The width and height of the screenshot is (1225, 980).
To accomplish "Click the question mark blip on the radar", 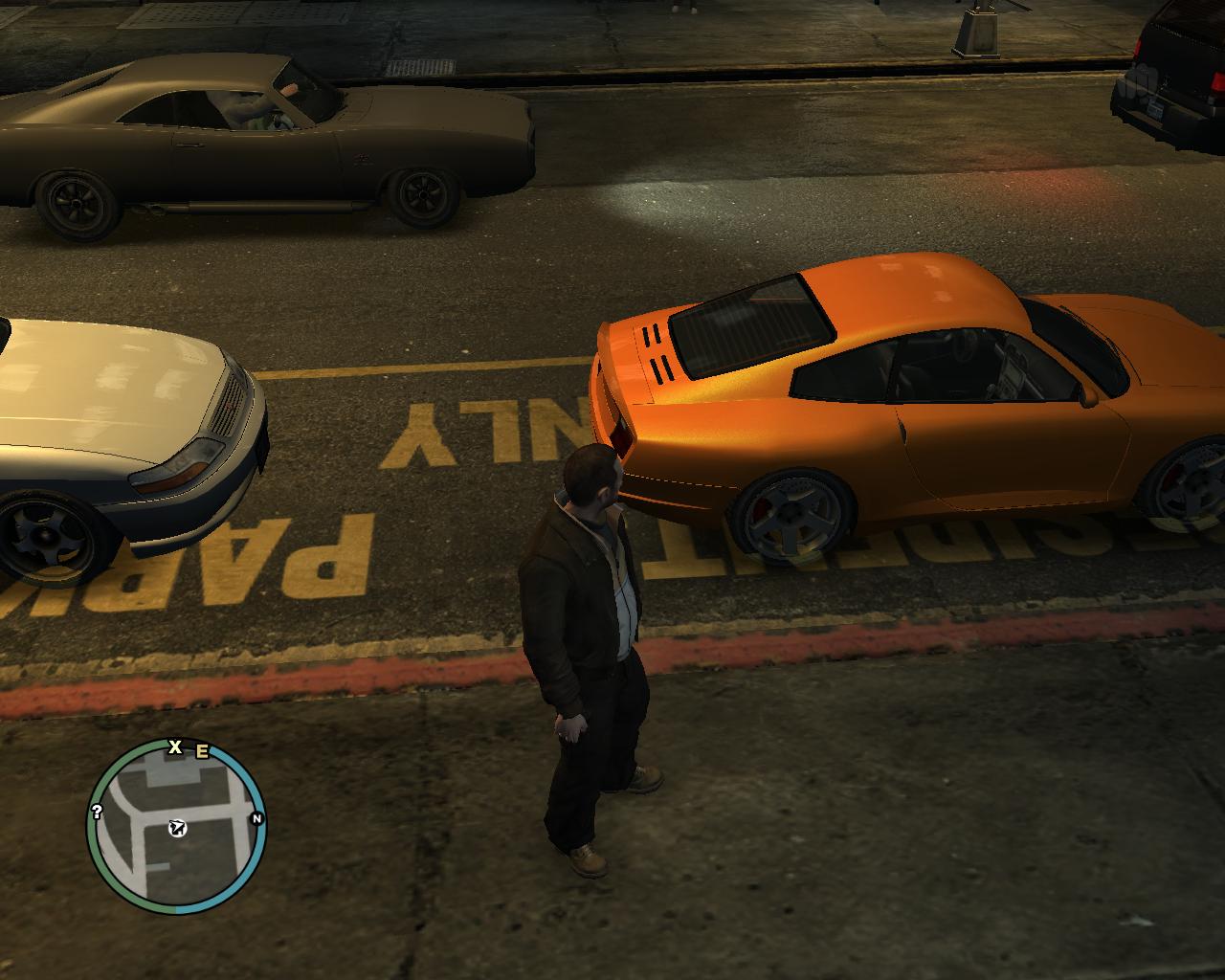I will pos(97,812).
